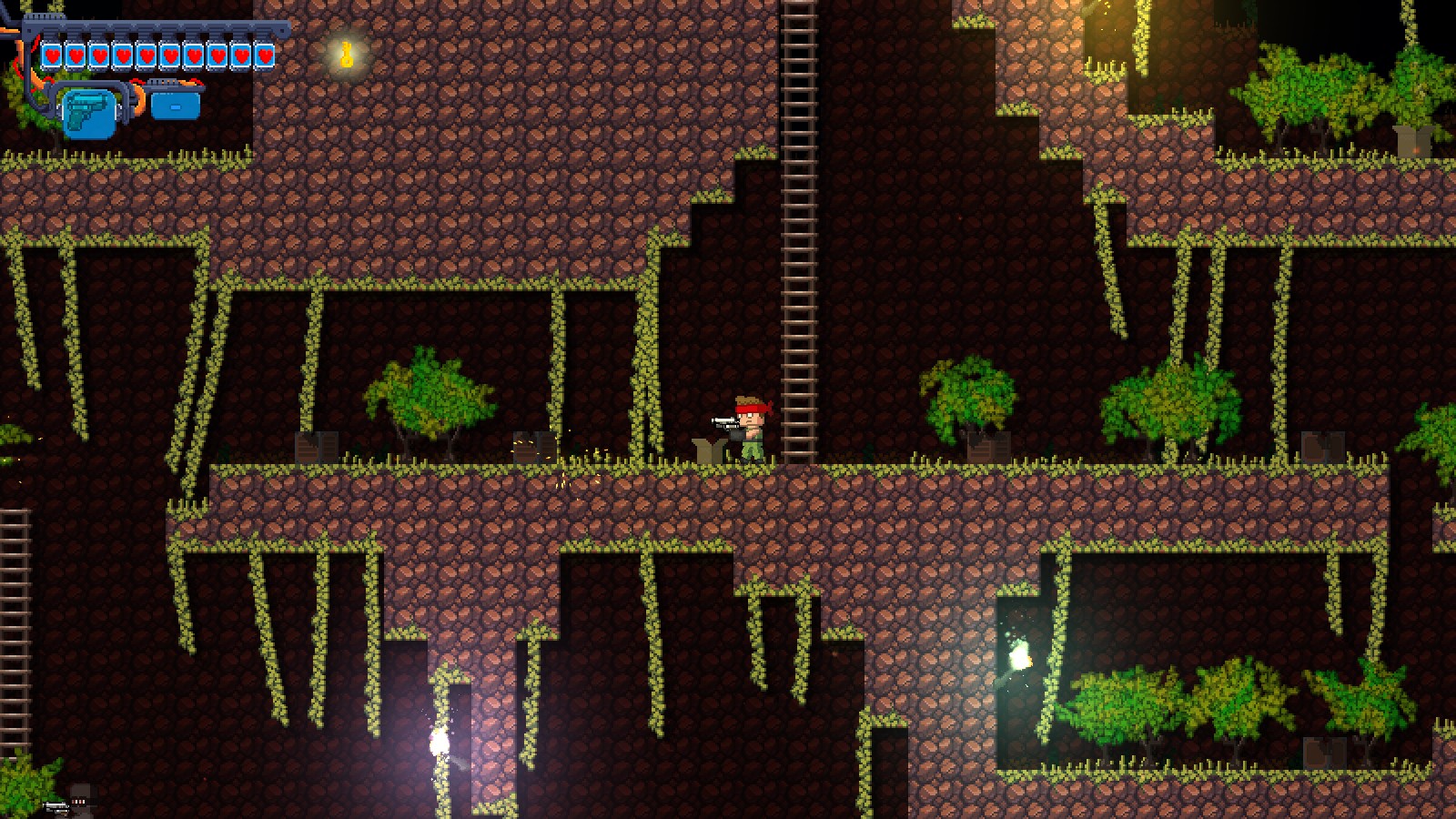Select the pistol weapon icon
The image size is (1456, 819).
pyautogui.click(x=88, y=112)
